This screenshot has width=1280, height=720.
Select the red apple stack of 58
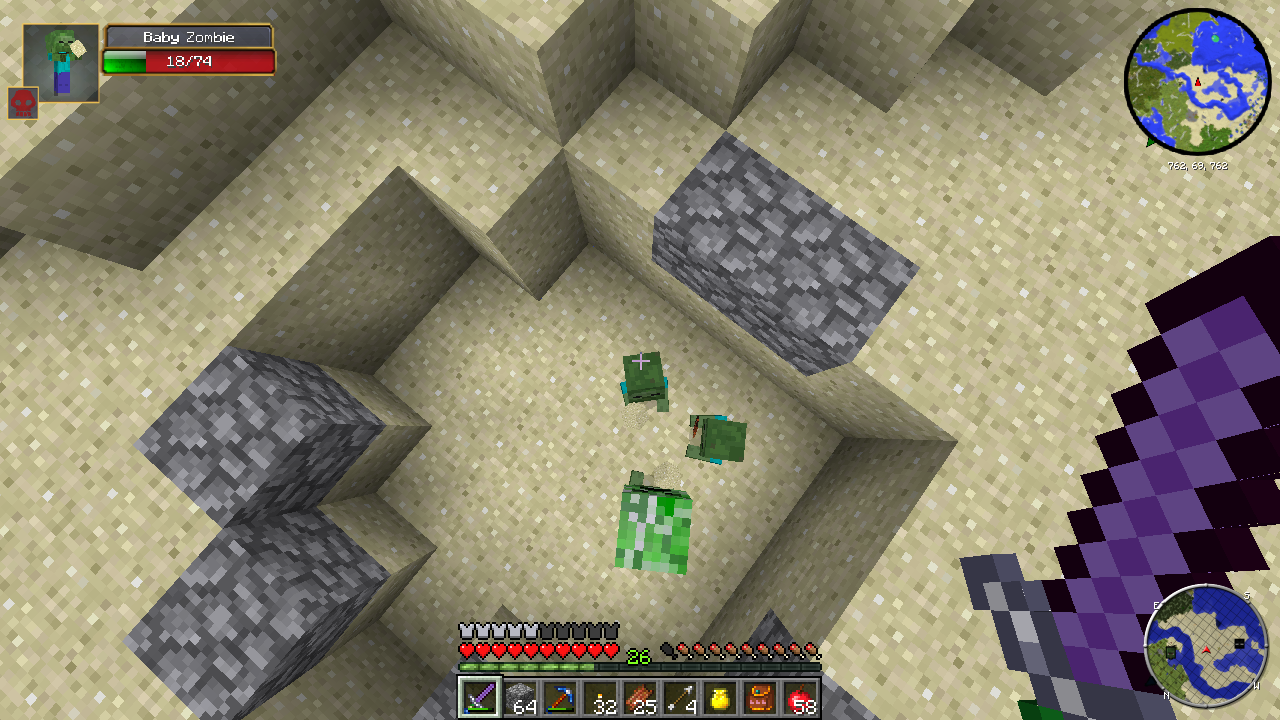(x=800, y=697)
